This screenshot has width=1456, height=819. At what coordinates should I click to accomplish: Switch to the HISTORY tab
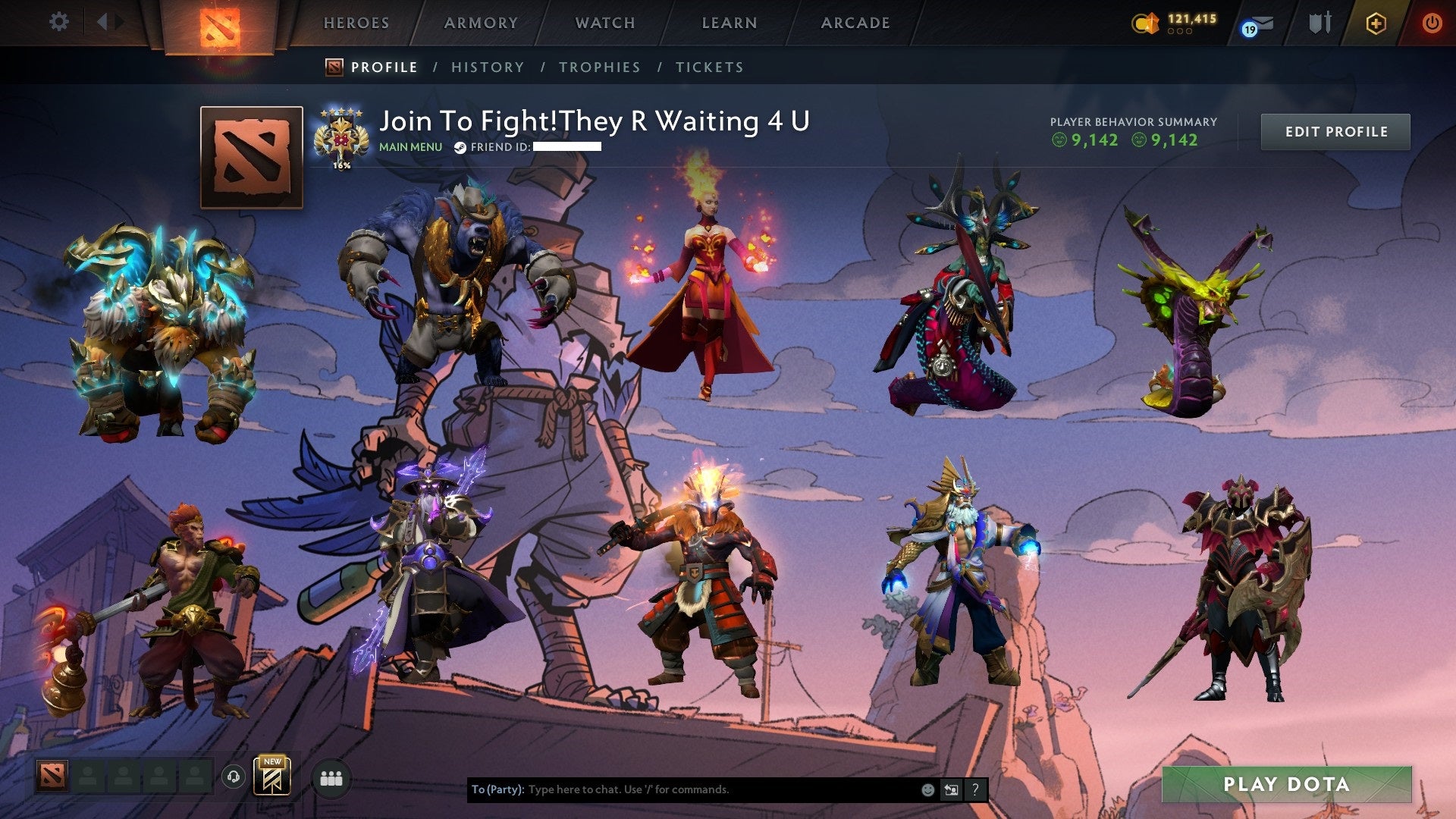[488, 67]
